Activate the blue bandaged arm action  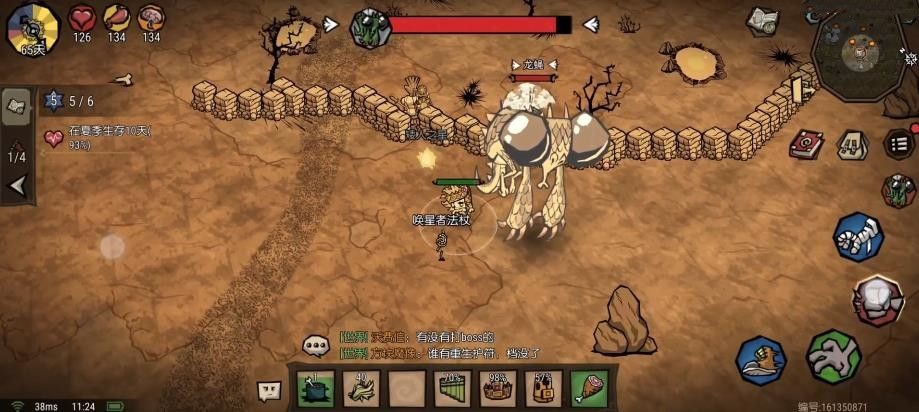click(858, 238)
